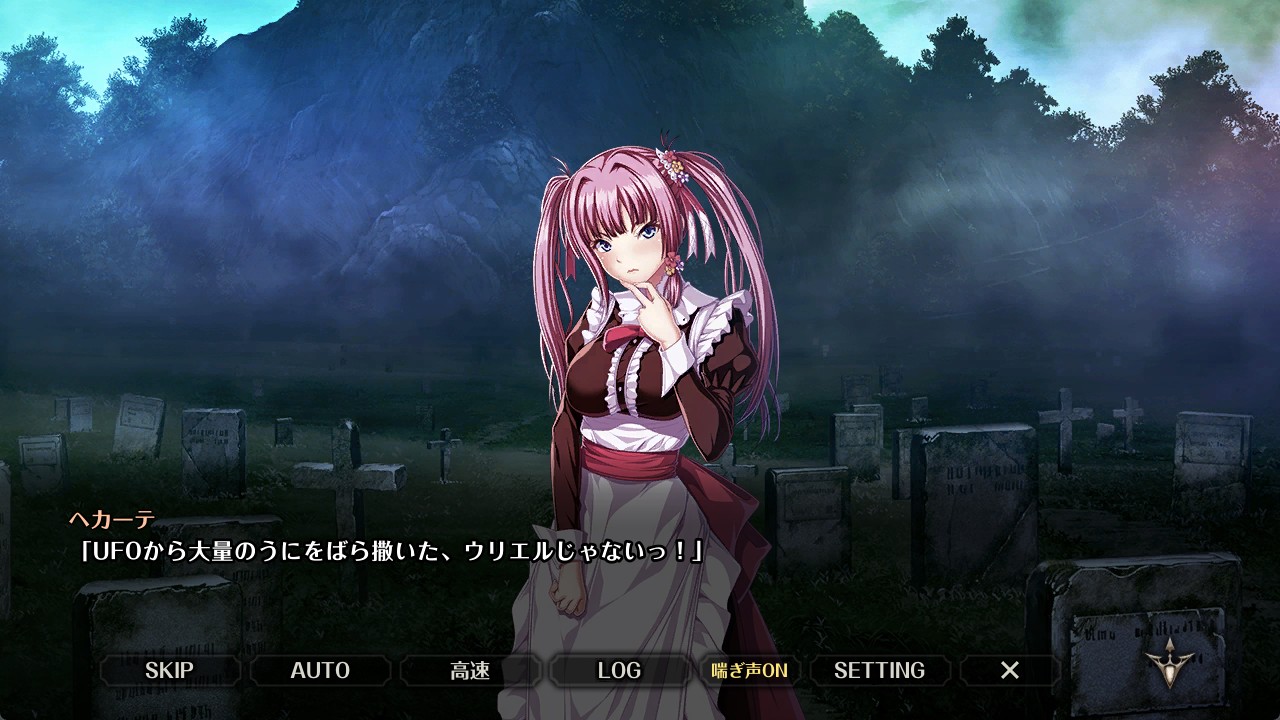
Task: Open the SETTING menu
Action: coord(879,670)
